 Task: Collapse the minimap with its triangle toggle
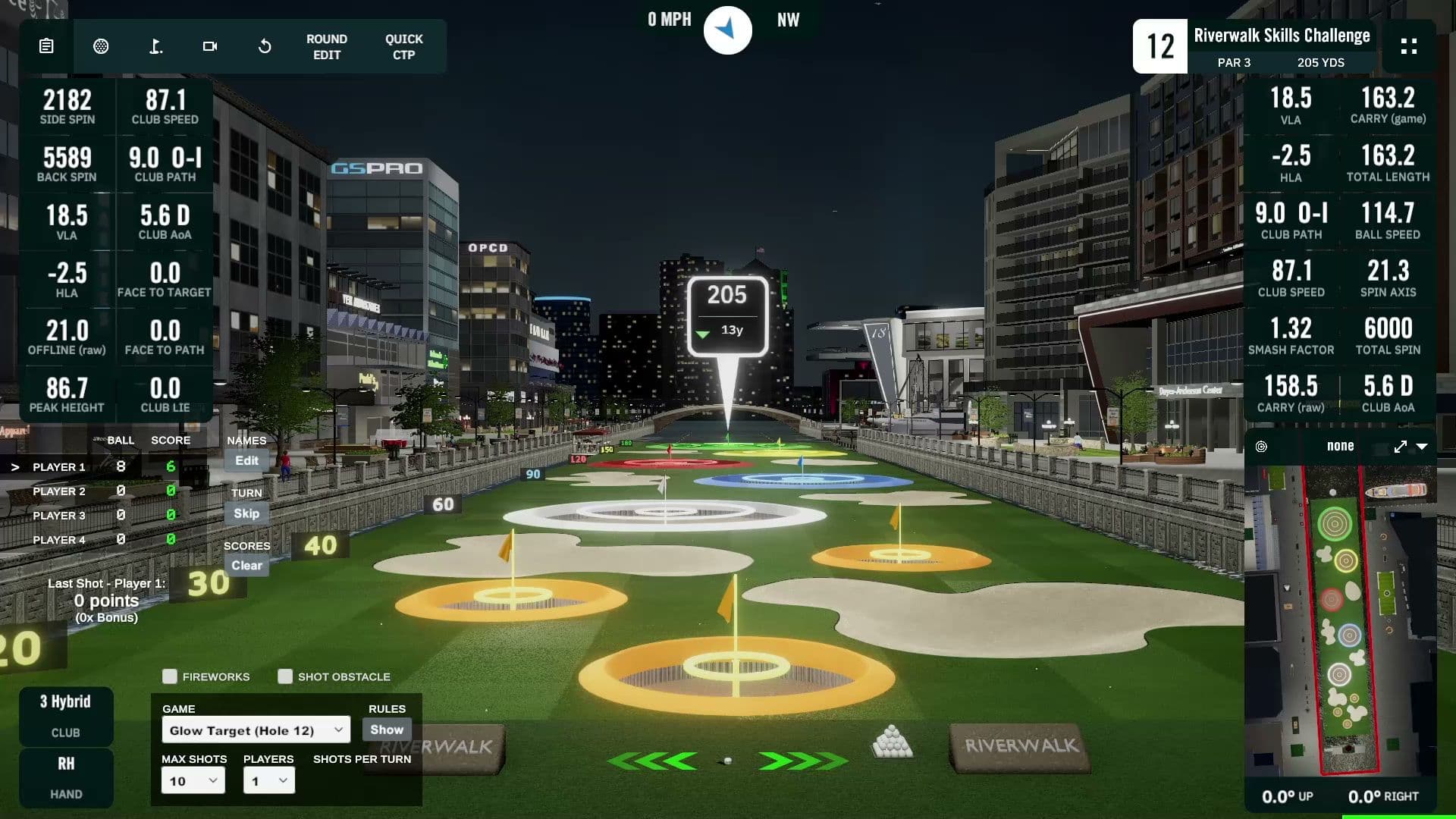(1424, 447)
